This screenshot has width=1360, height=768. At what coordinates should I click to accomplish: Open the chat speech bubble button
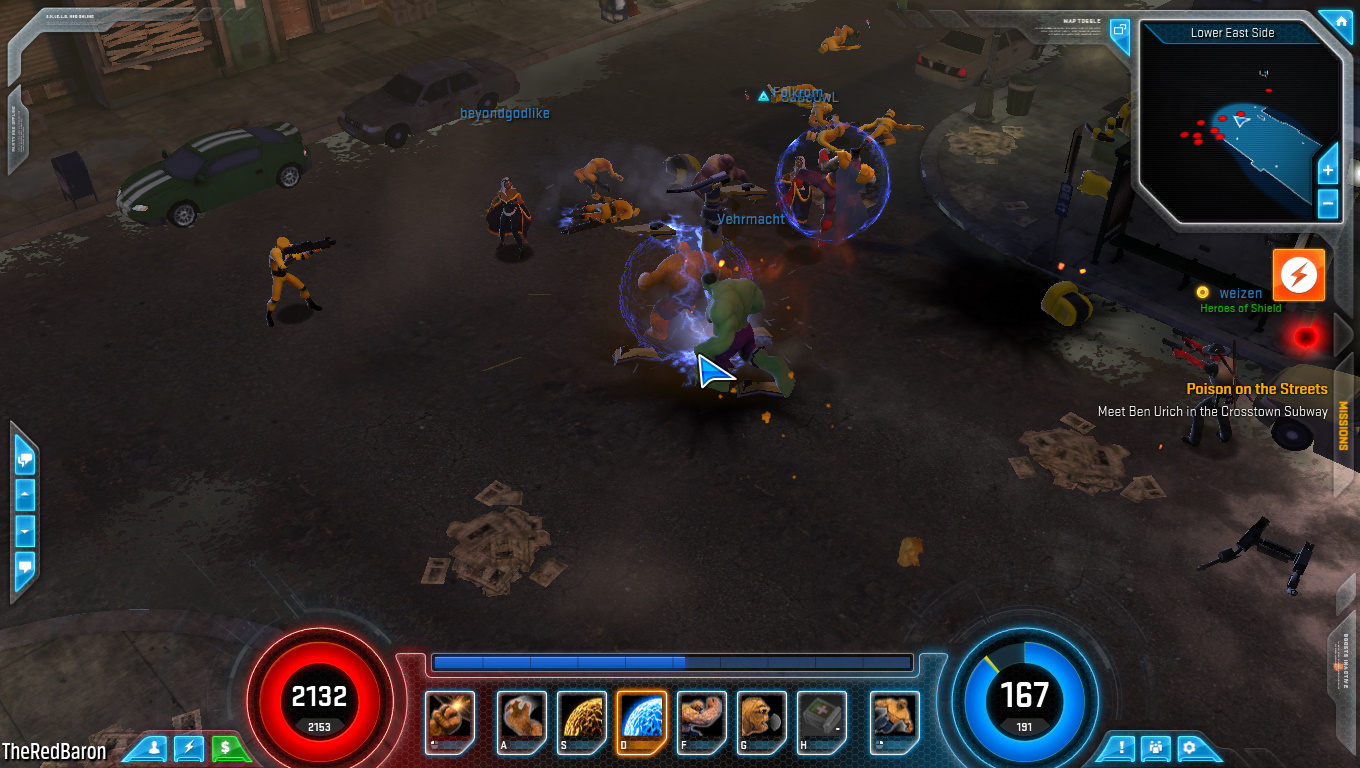[24, 568]
